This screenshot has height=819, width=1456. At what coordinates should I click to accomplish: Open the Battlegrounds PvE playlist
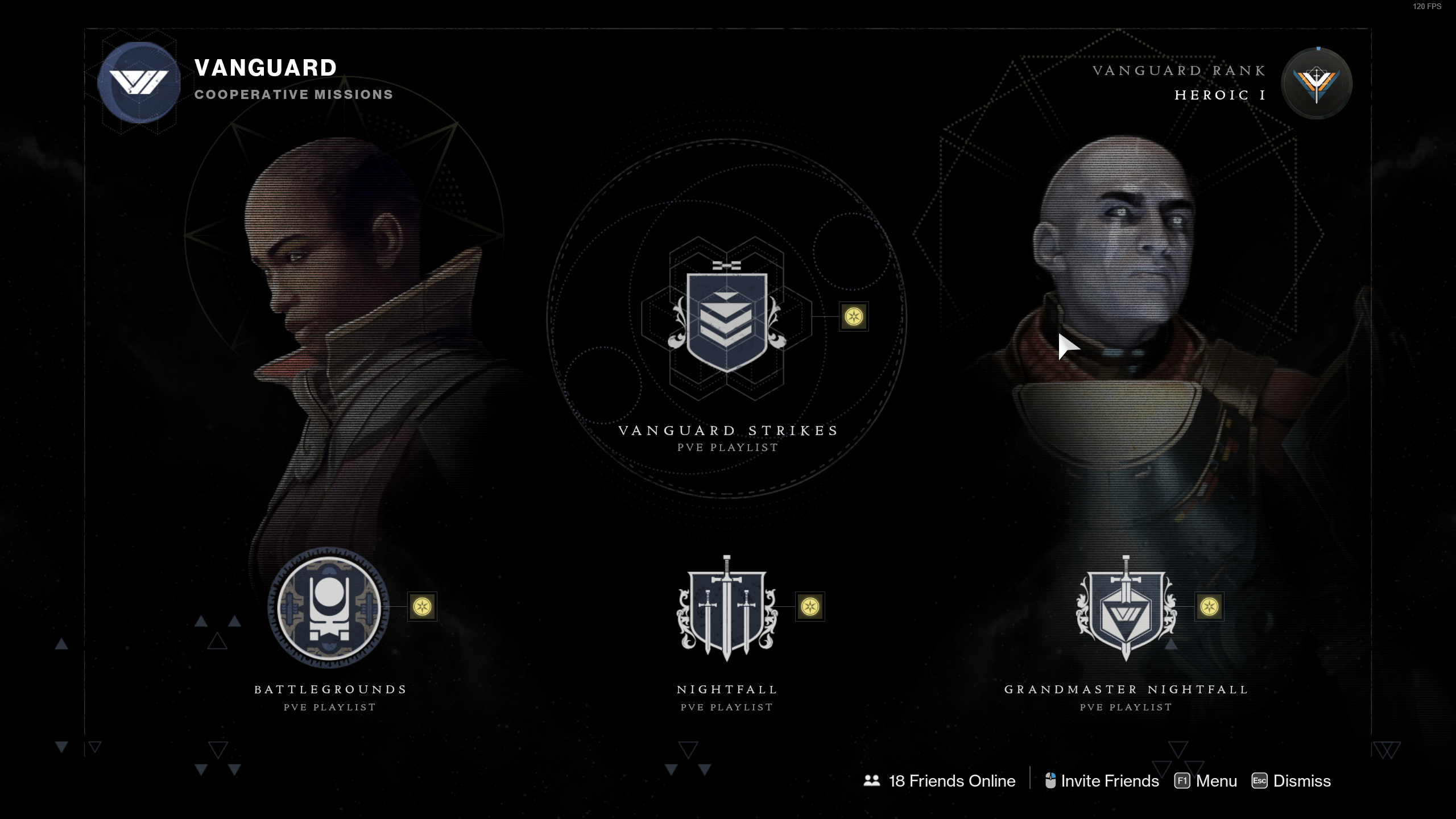tap(329, 607)
